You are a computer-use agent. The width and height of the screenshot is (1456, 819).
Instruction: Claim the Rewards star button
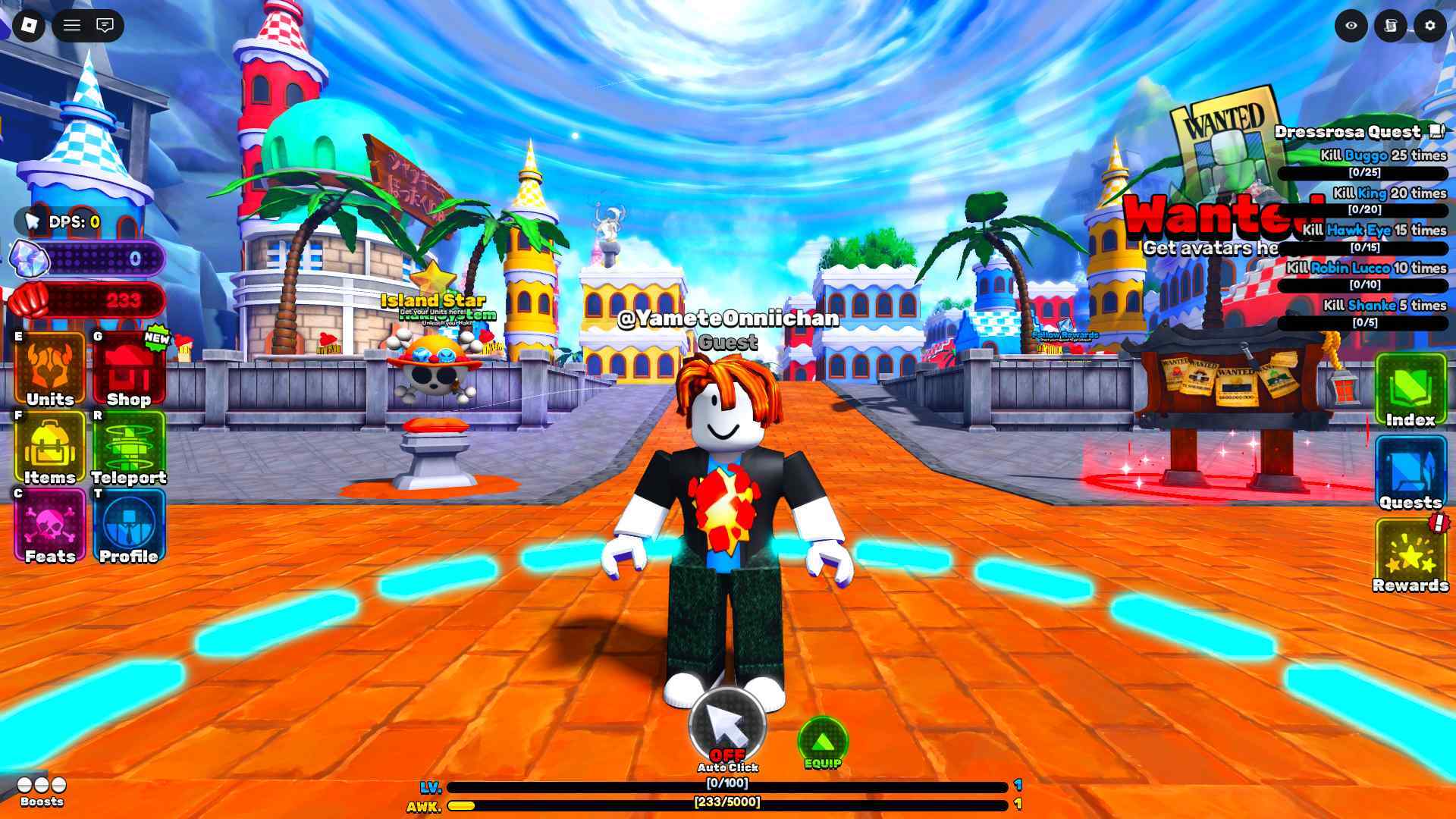[1410, 555]
